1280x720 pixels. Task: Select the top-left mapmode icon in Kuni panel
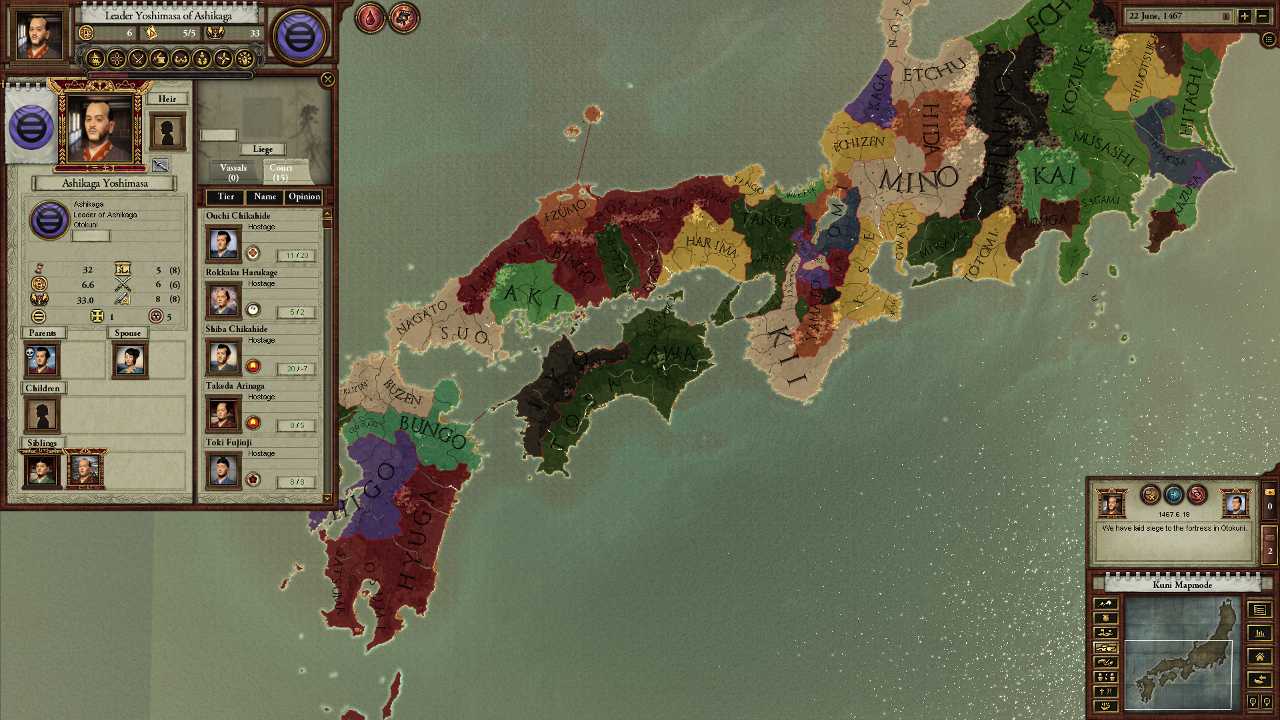point(1104,606)
